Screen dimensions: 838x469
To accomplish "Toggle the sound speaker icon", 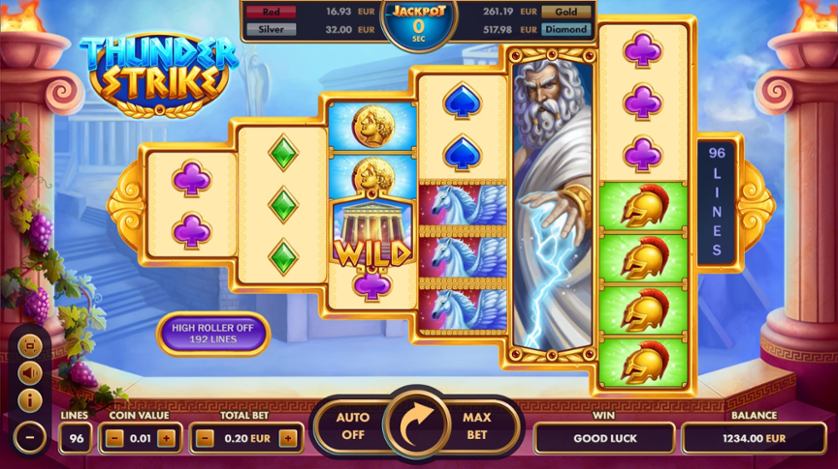I will tap(31, 372).
